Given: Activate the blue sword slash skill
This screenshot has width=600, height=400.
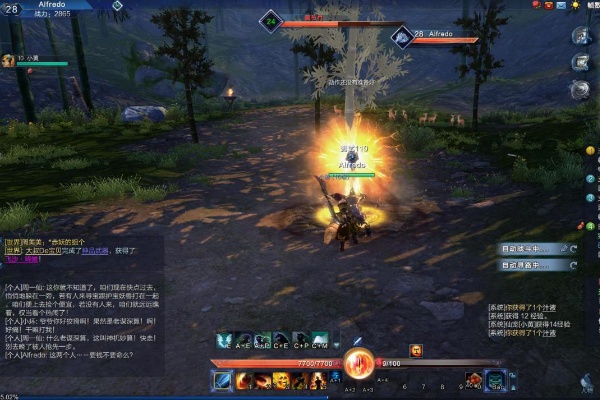Looking at the screenshot, I should point(222,380).
